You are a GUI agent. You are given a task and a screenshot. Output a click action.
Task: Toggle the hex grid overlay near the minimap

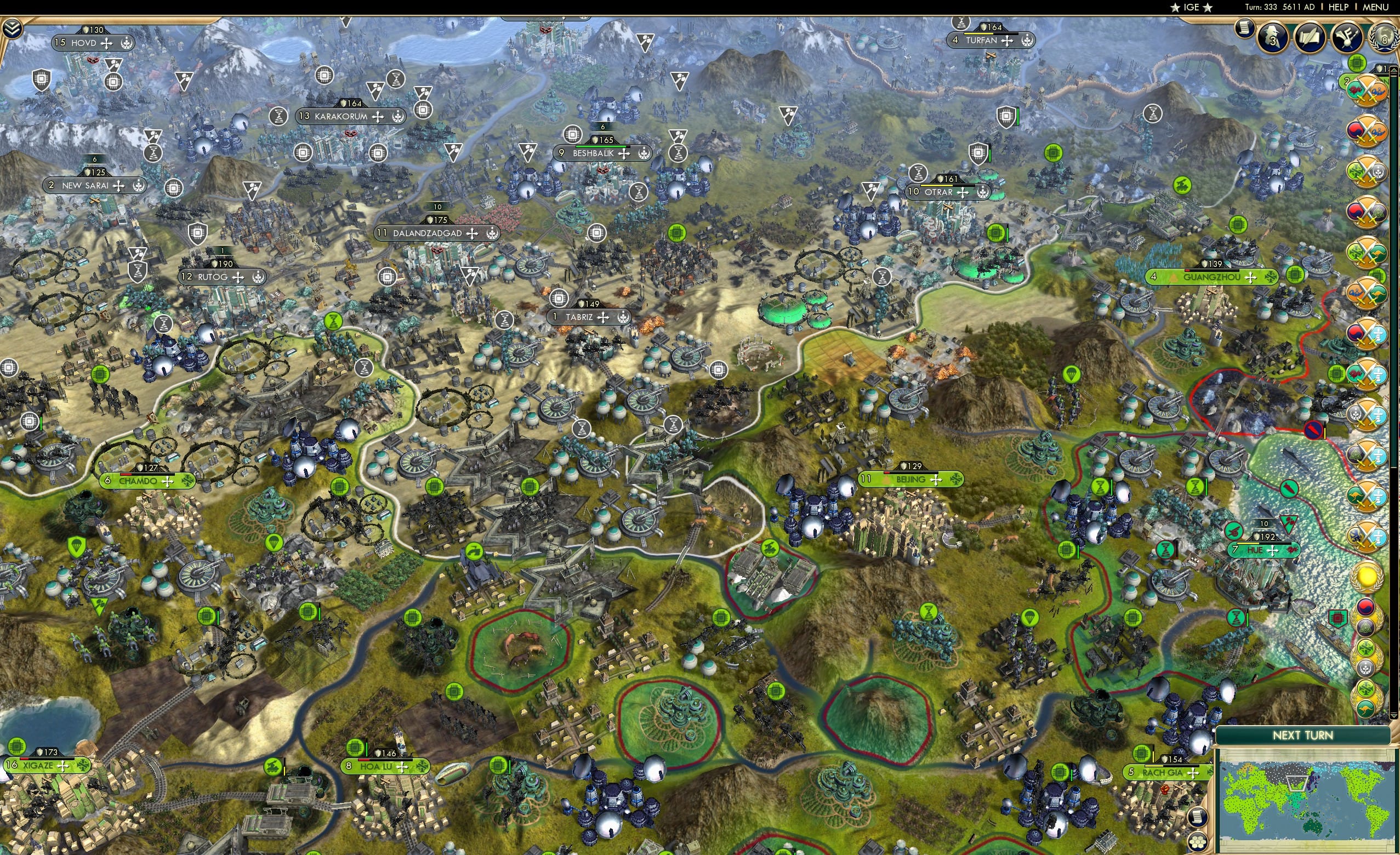1198,841
